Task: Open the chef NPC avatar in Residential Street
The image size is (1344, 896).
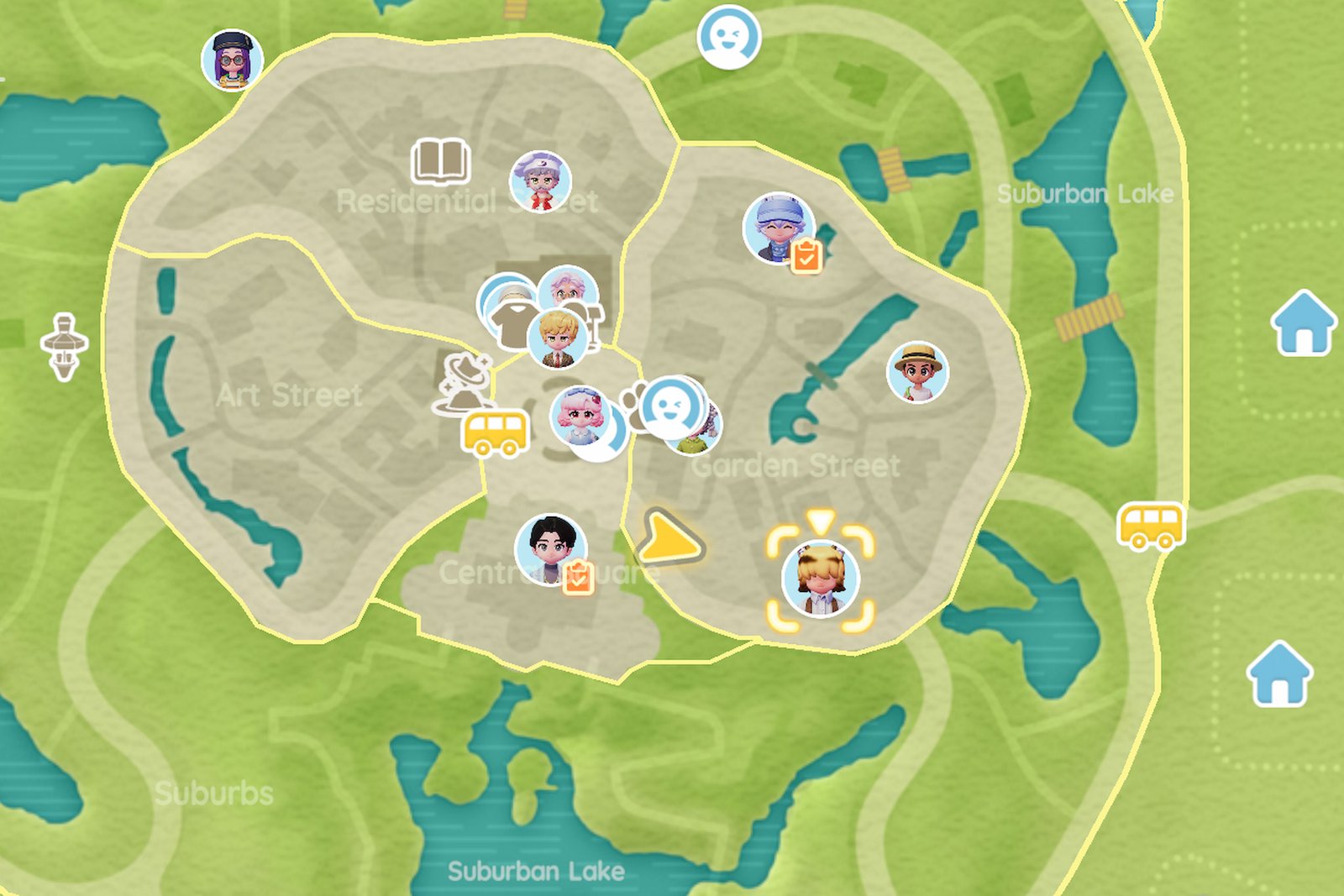Action: click(541, 181)
